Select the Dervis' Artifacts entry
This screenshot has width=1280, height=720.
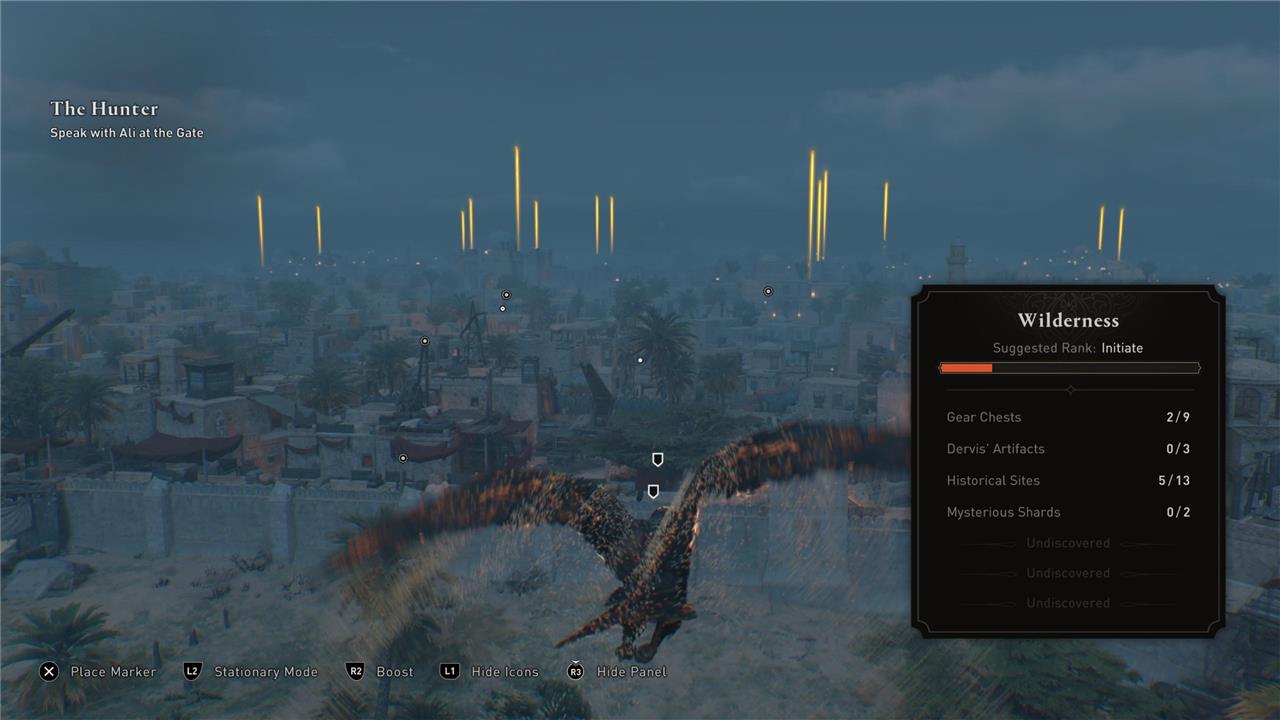click(x=1068, y=449)
